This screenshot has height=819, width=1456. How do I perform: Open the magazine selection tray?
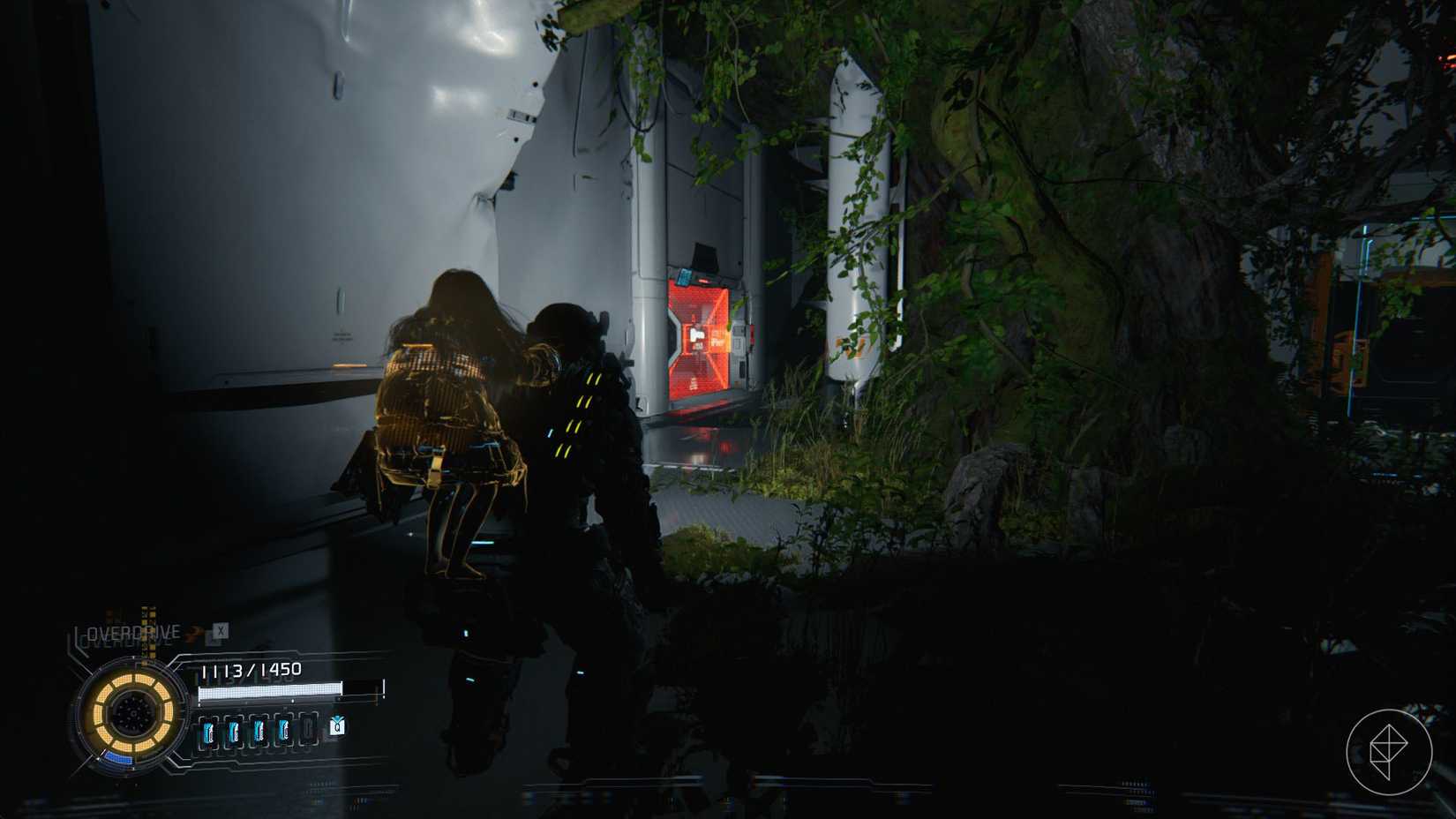coord(259,733)
